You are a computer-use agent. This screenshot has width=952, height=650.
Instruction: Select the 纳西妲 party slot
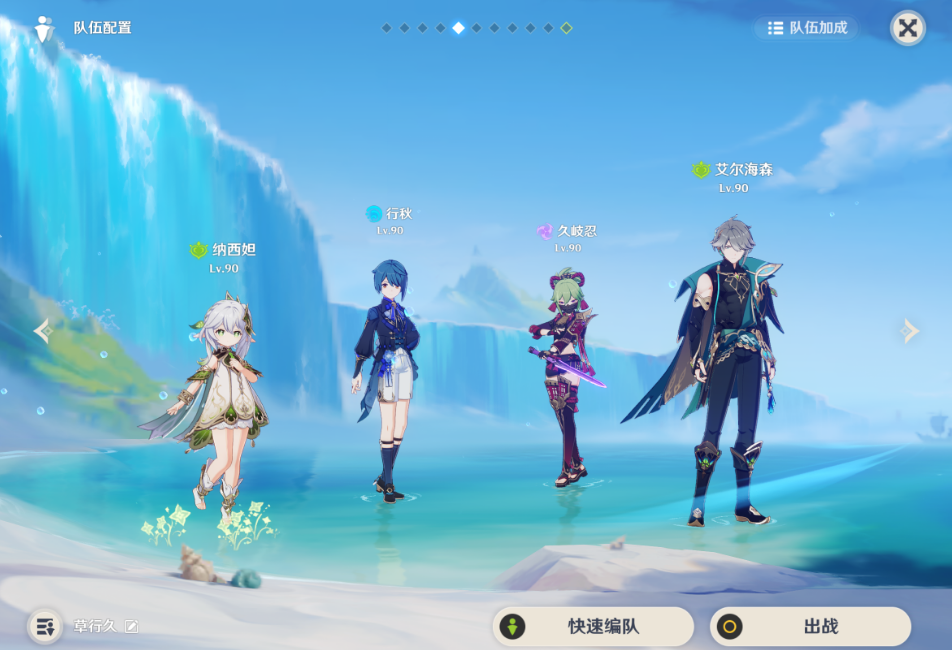click(213, 400)
